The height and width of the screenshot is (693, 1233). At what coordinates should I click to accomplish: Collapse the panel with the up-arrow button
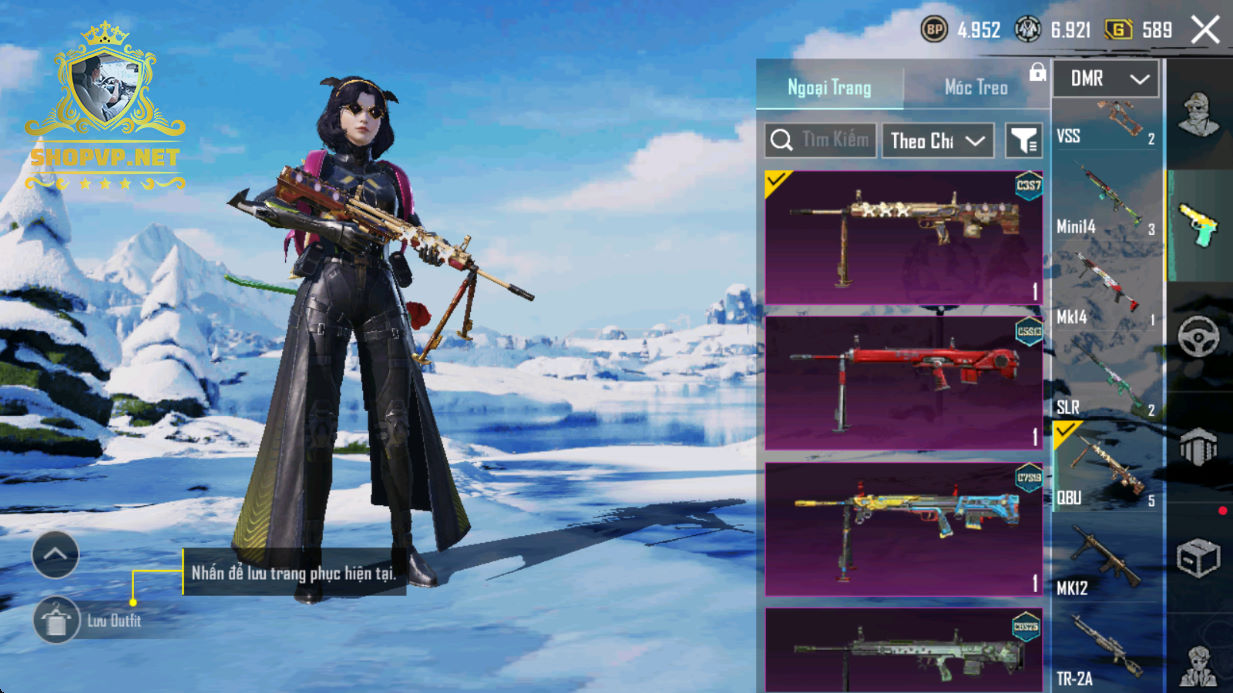55,554
